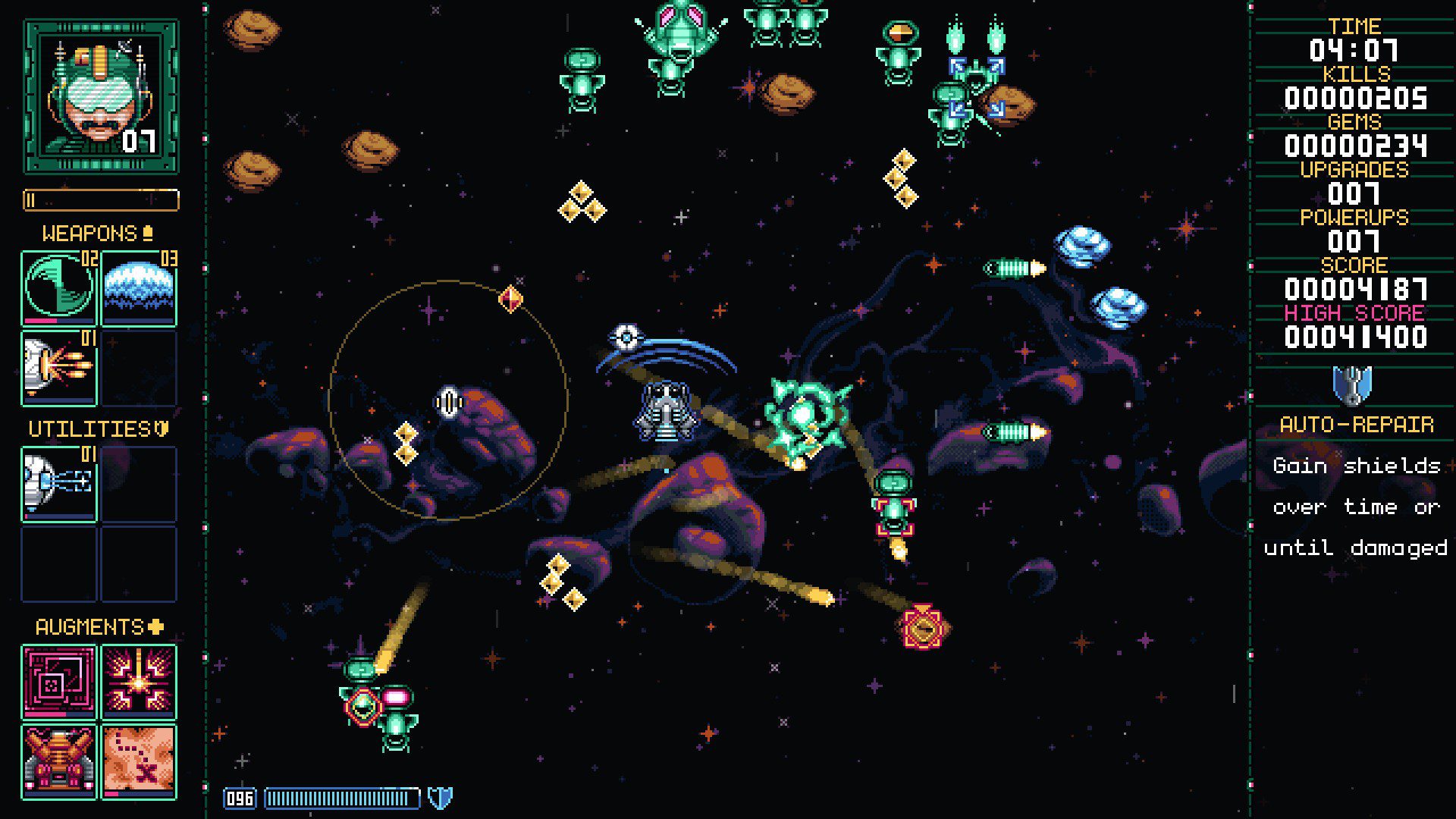Select the treasure map augment

pos(139,761)
